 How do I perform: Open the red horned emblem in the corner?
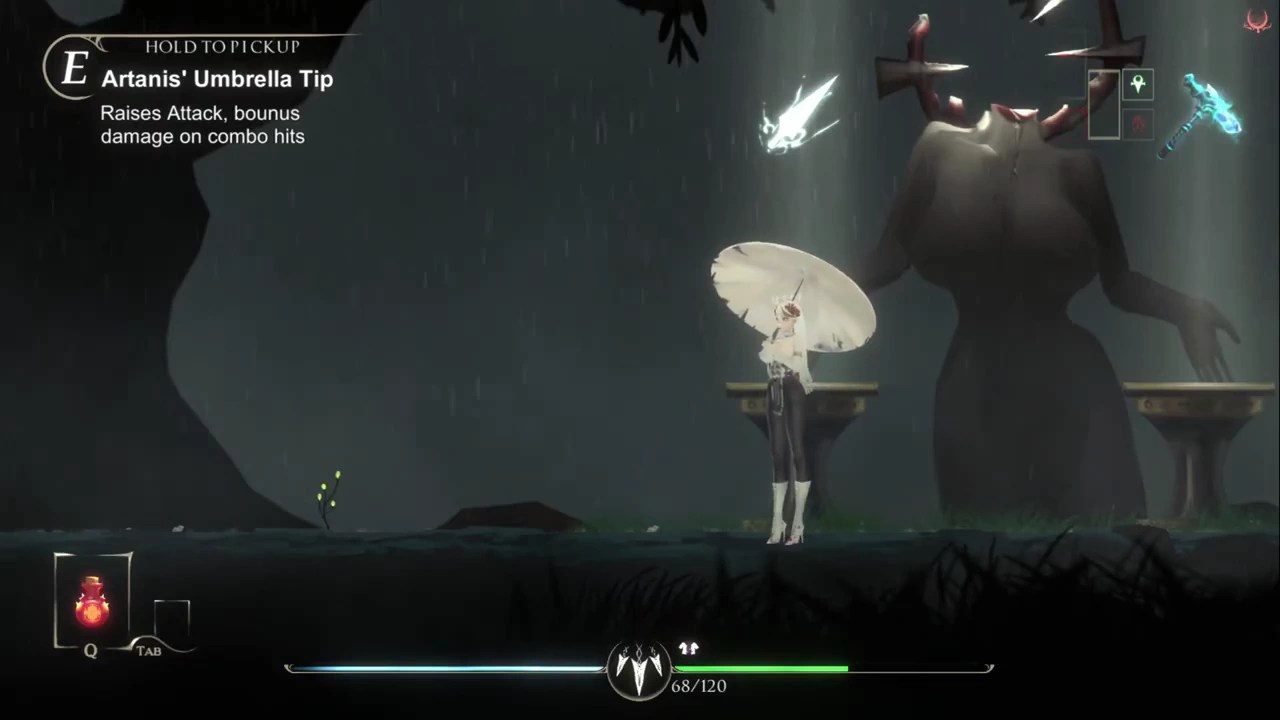(1257, 21)
